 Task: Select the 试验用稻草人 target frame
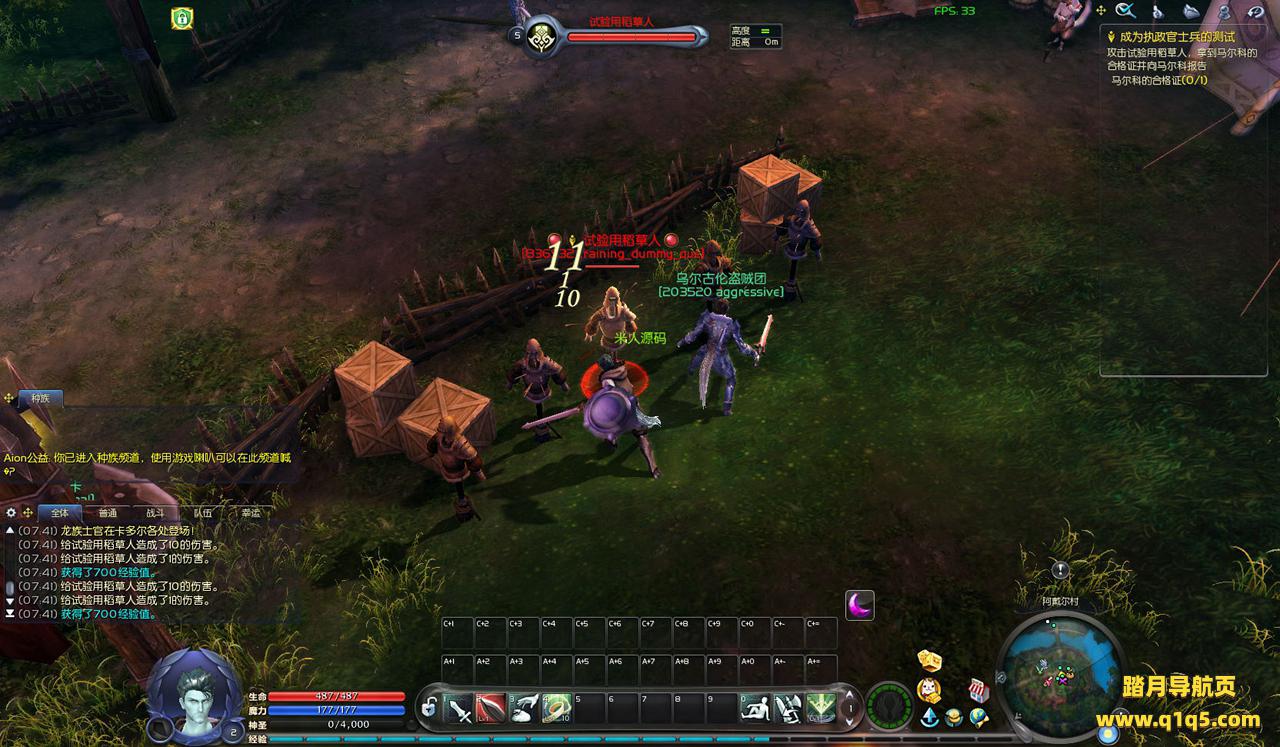tap(630, 37)
